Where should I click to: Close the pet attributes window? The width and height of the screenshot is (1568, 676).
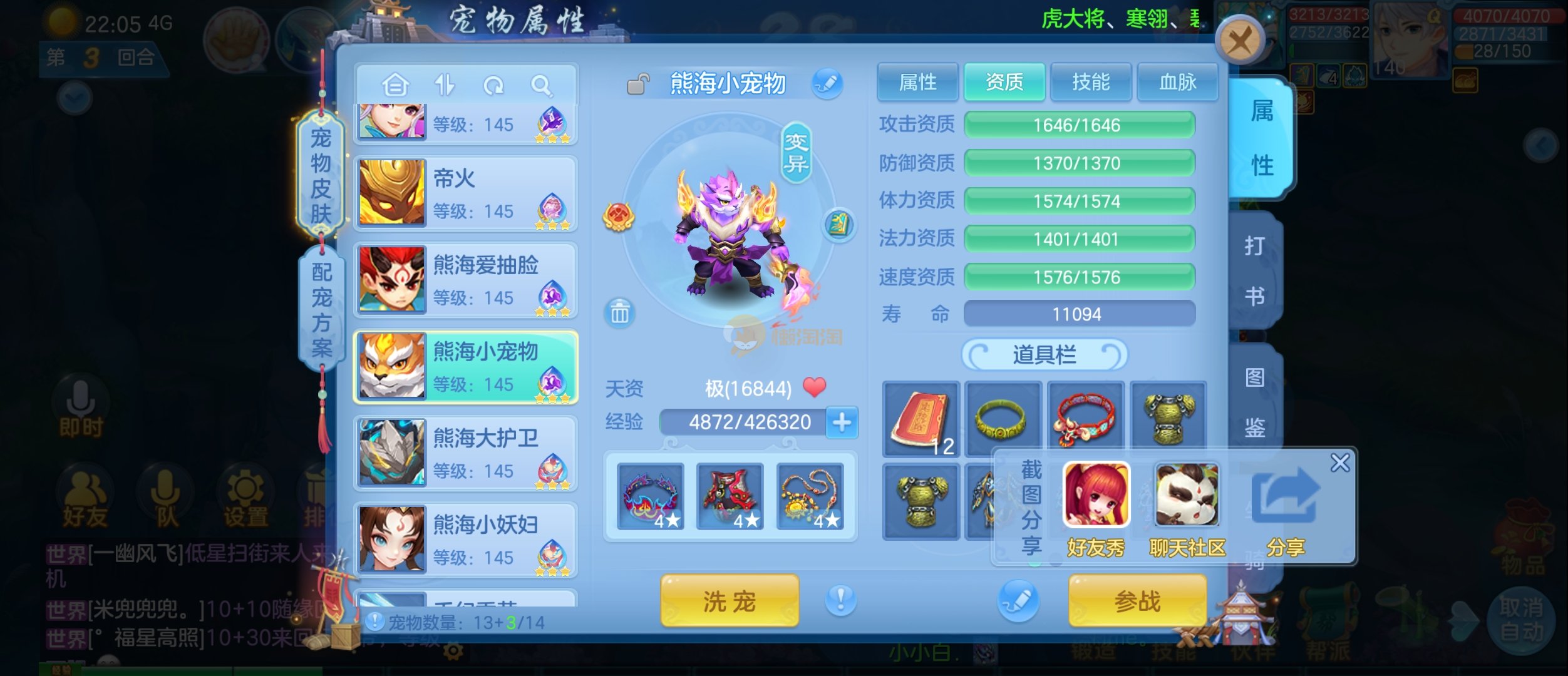pyautogui.click(x=1239, y=41)
